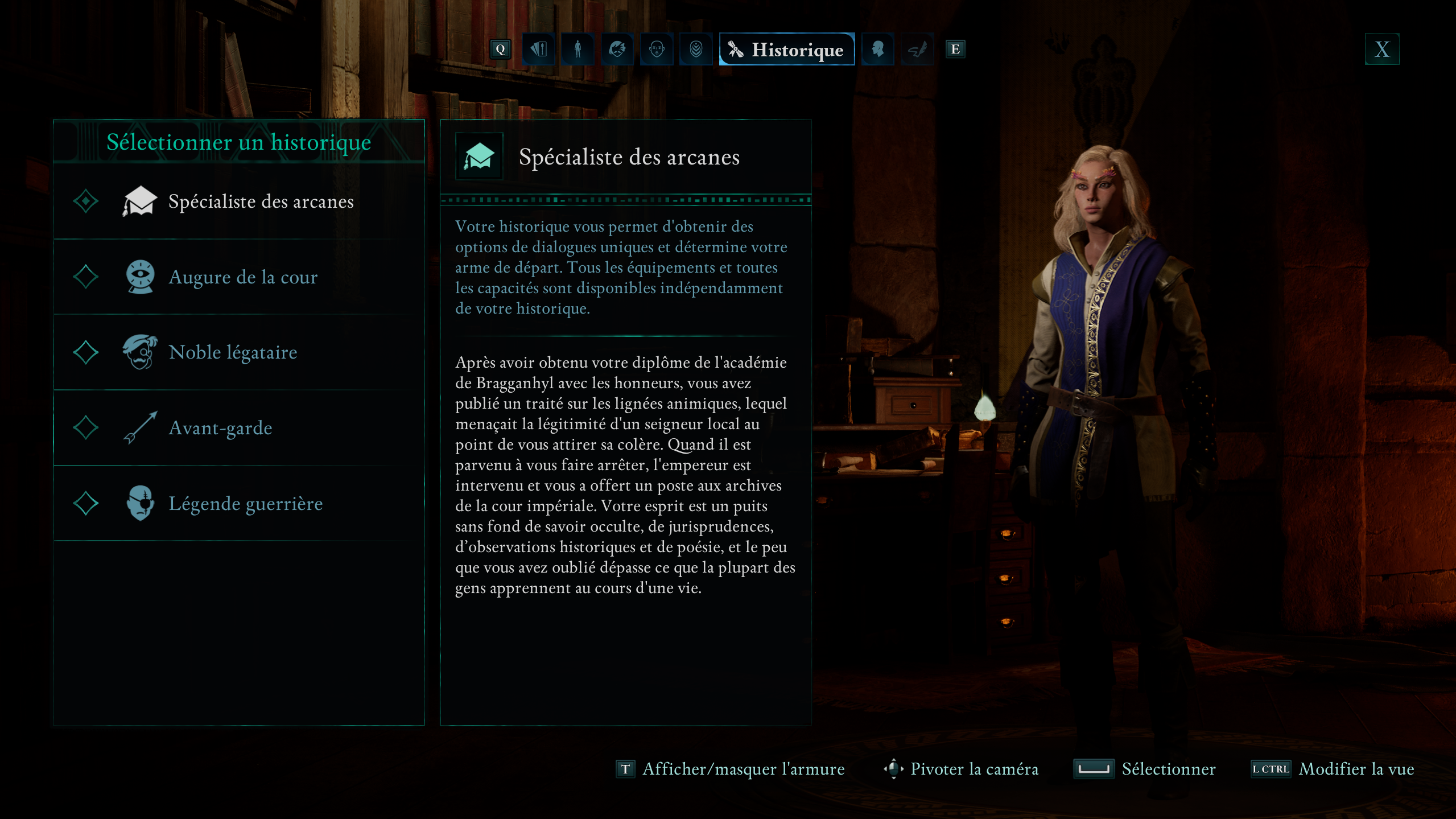
Task: Open the head profile tab icon
Action: pos(877,50)
